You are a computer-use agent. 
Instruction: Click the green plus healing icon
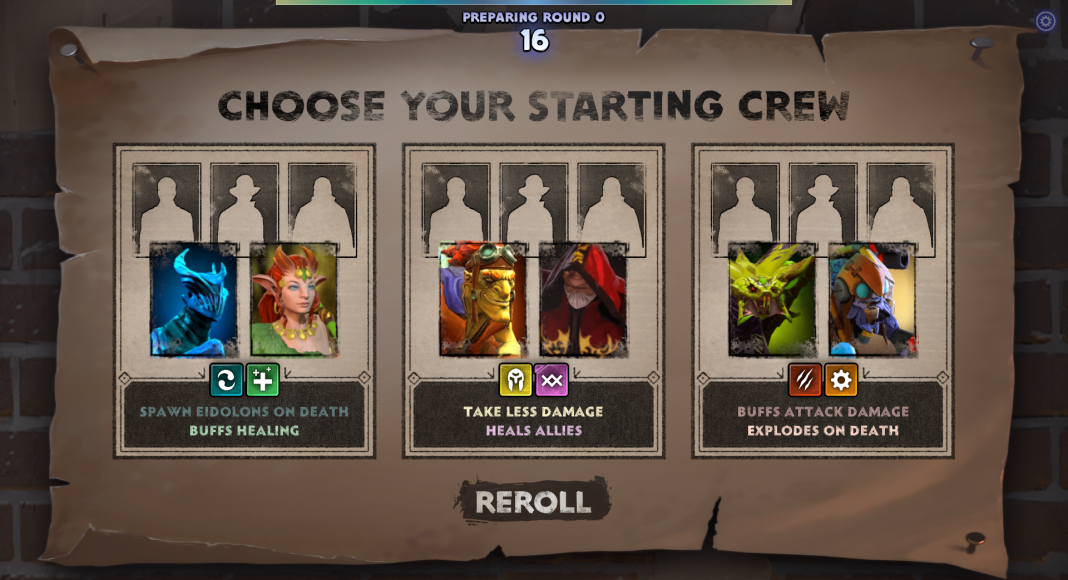263,380
